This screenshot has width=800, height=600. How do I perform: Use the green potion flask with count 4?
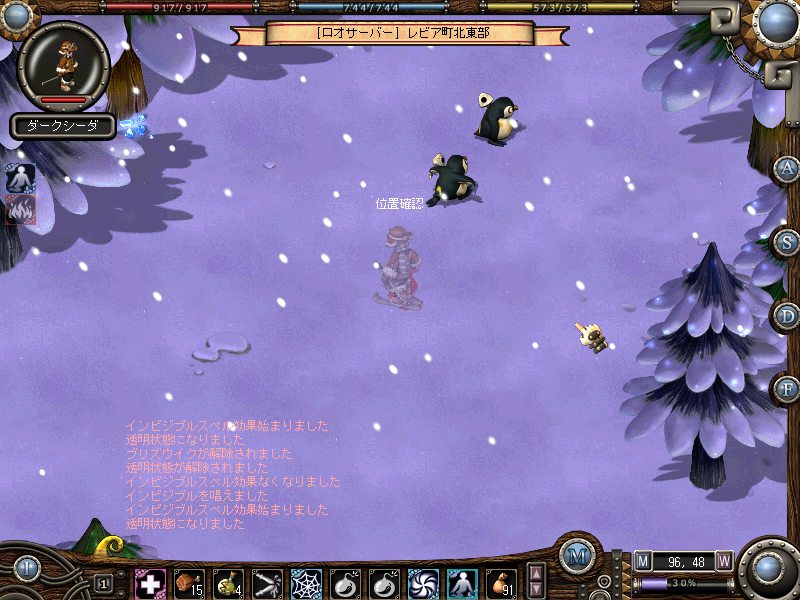pyautogui.click(x=228, y=583)
